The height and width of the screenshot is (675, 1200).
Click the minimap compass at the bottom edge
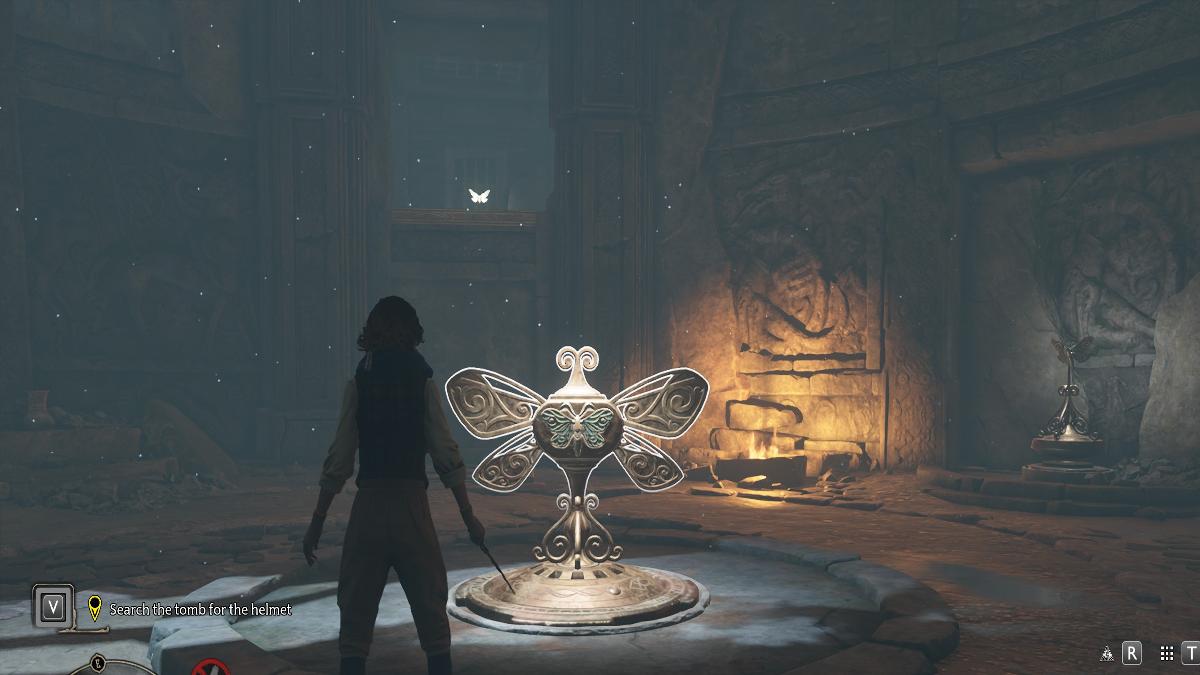(97, 665)
